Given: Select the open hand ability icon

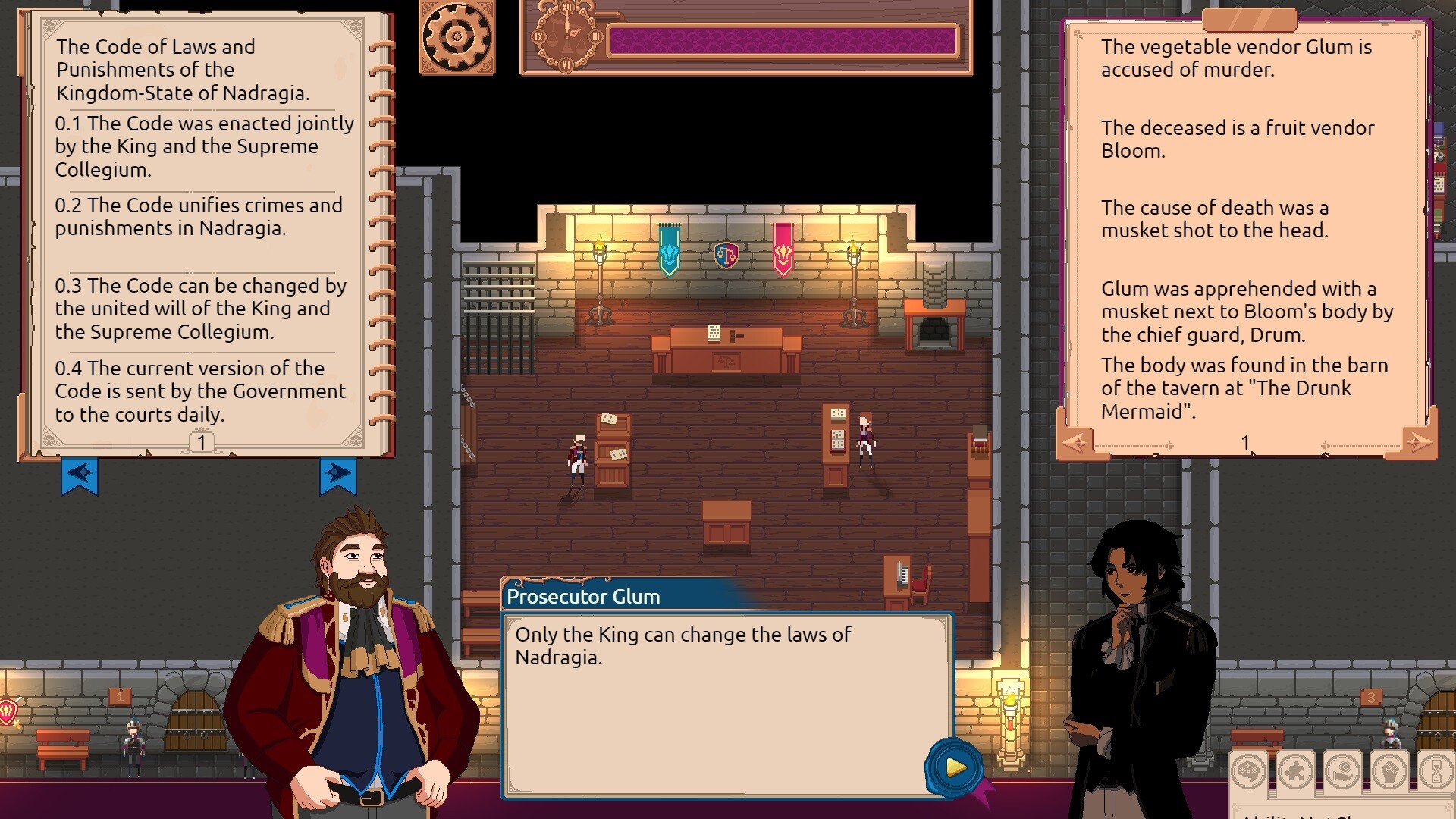Looking at the screenshot, I should click(x=1344, y=770).
